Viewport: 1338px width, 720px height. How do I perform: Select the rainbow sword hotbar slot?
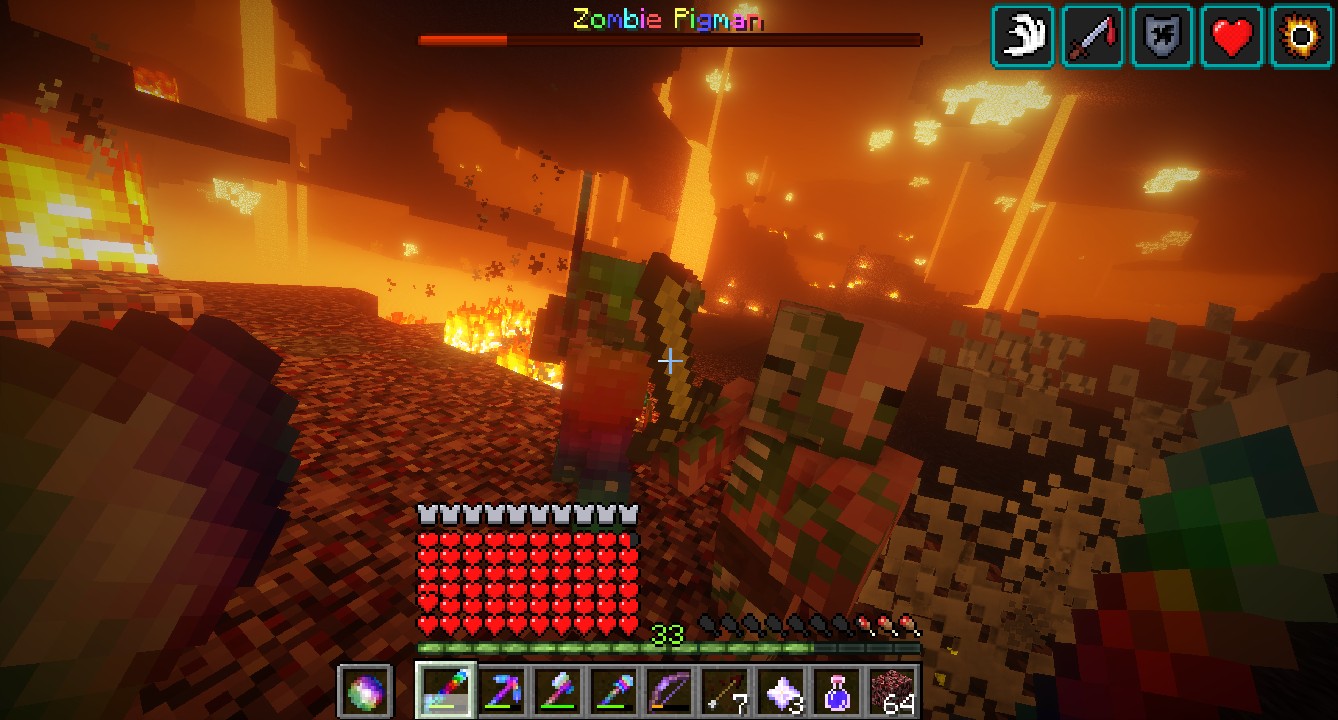pos(443,690)
